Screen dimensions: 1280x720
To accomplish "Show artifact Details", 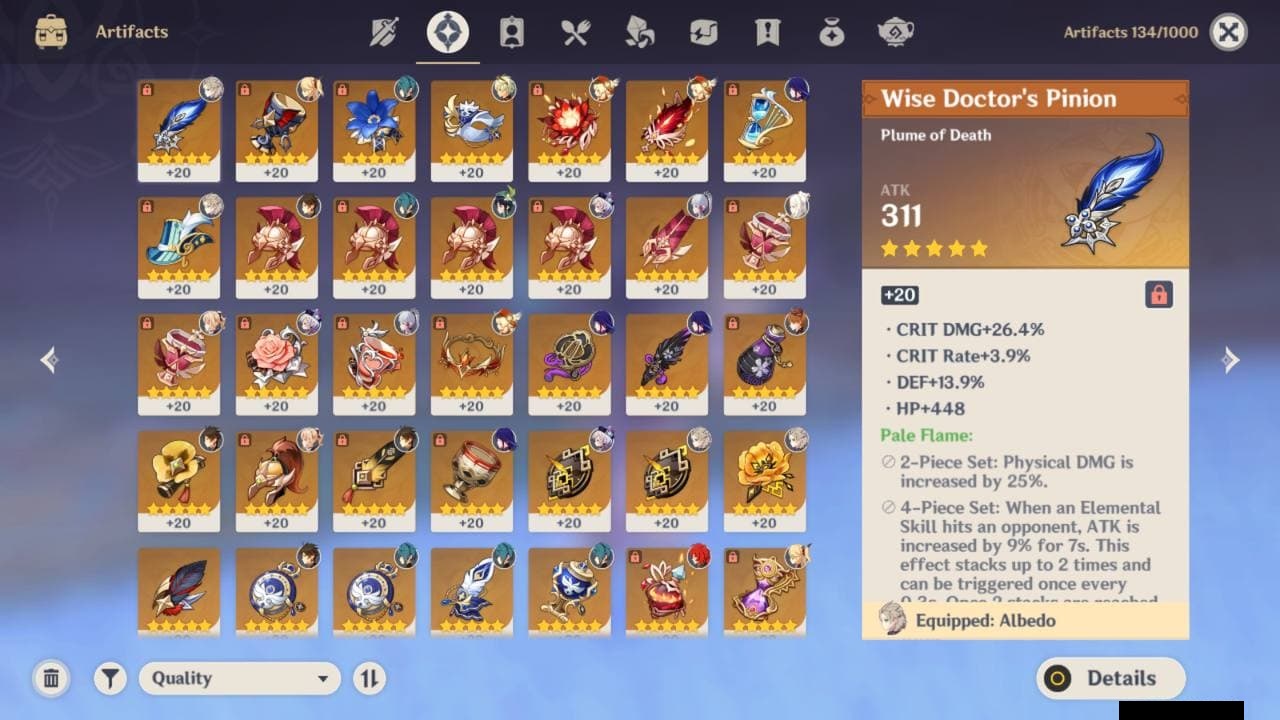I will click(x=1110, y=678).
